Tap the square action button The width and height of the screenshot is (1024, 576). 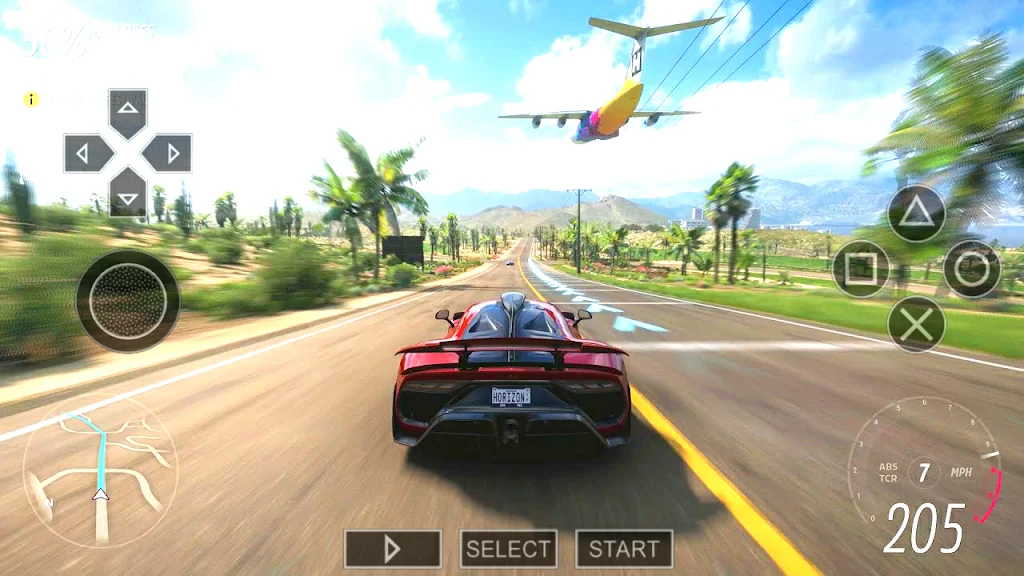pos(861,269)
